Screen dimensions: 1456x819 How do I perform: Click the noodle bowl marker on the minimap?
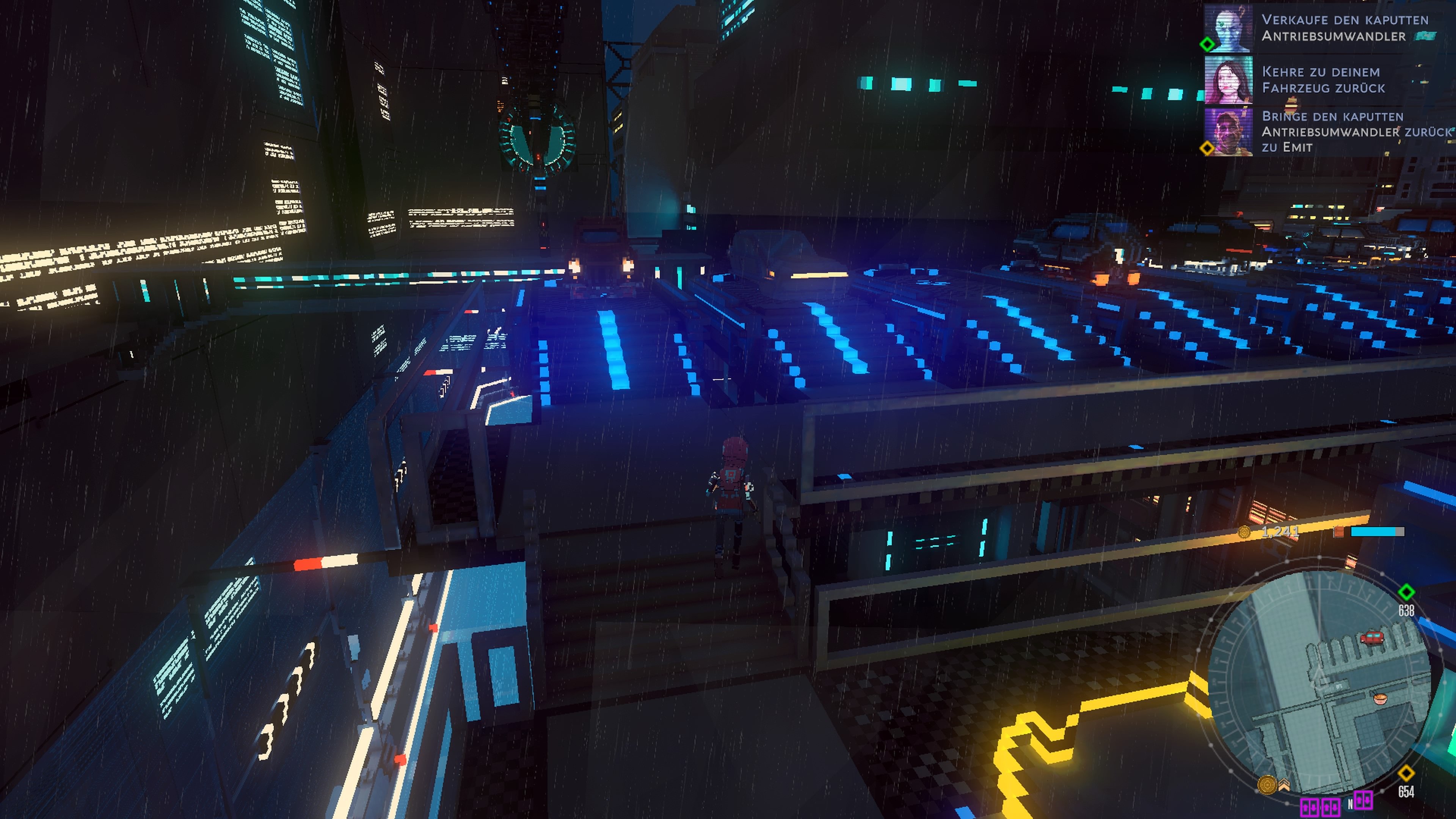click(1380, 698)
